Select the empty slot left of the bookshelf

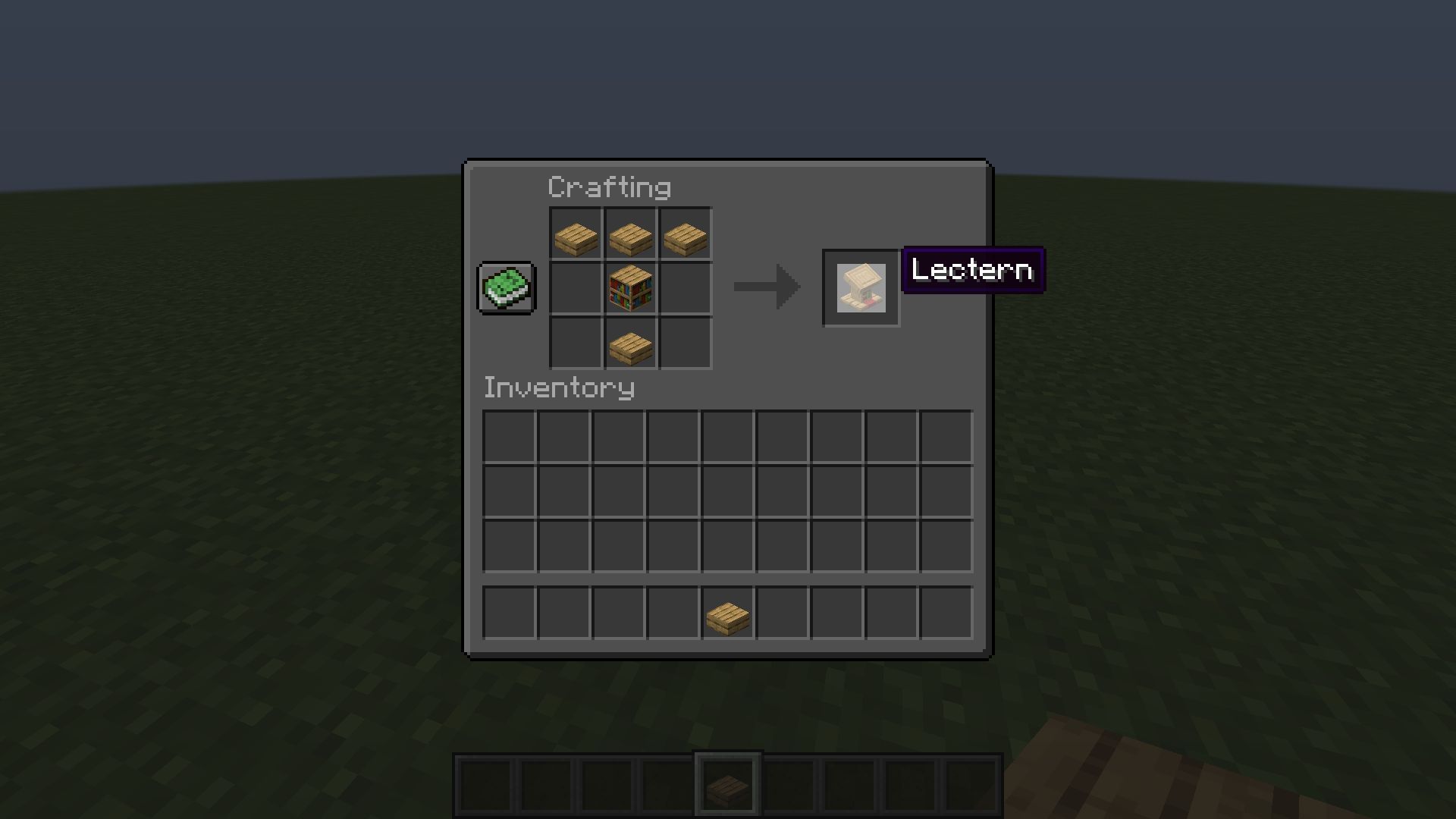coord(576,289)
